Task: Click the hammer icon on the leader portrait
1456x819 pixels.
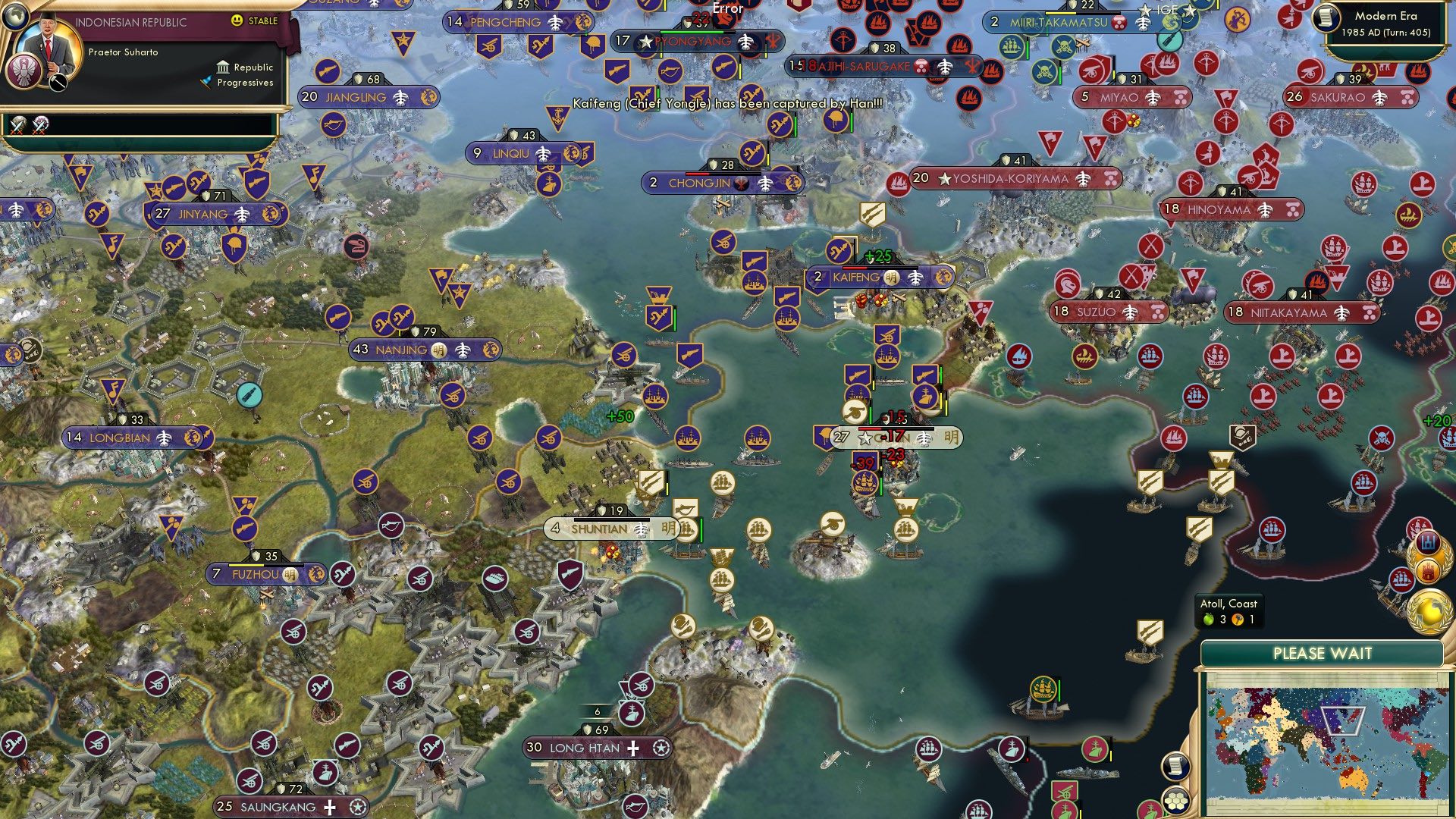Action: coord(58,83)
